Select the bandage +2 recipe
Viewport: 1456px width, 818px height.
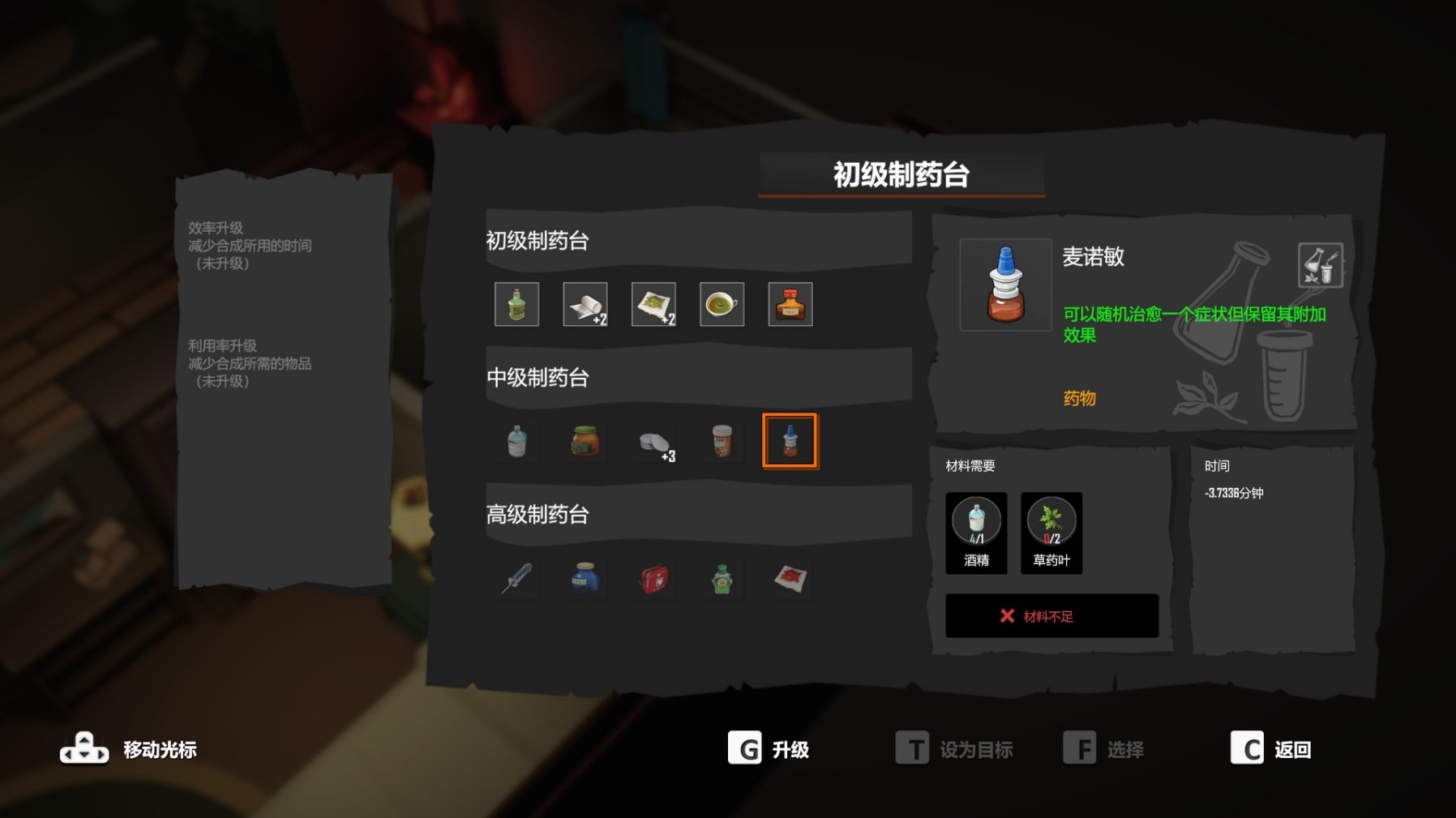[x=585, y=304]
